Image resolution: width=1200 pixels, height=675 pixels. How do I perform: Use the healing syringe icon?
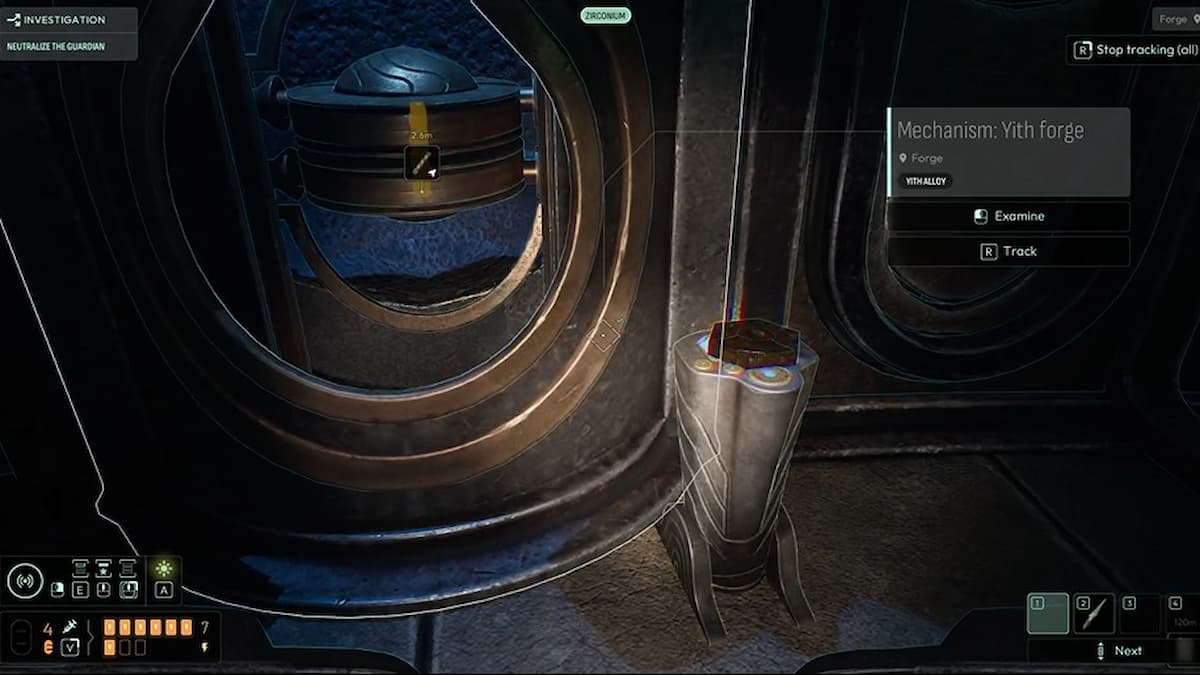tap(70, 626)
